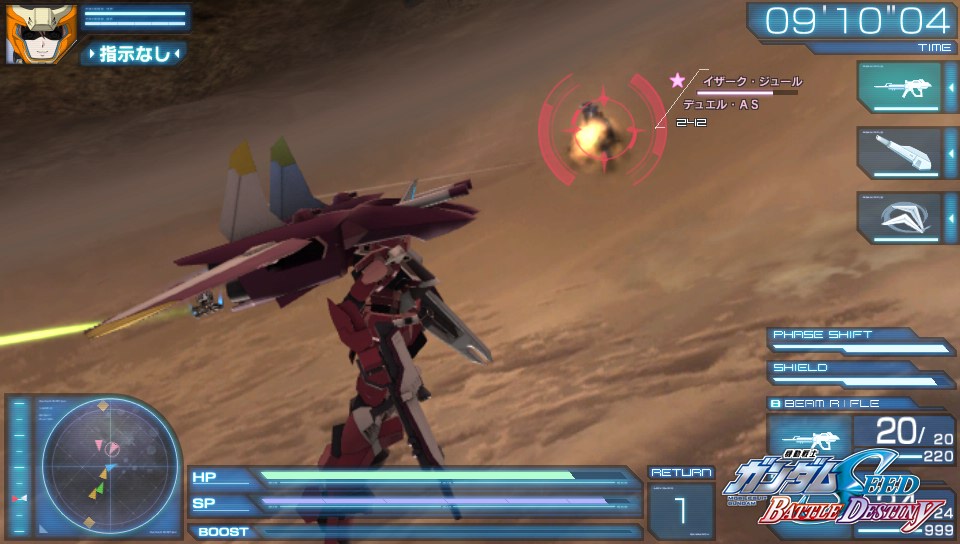
Task: Select the beam rifle weapon slot
Action: (898, 88)
